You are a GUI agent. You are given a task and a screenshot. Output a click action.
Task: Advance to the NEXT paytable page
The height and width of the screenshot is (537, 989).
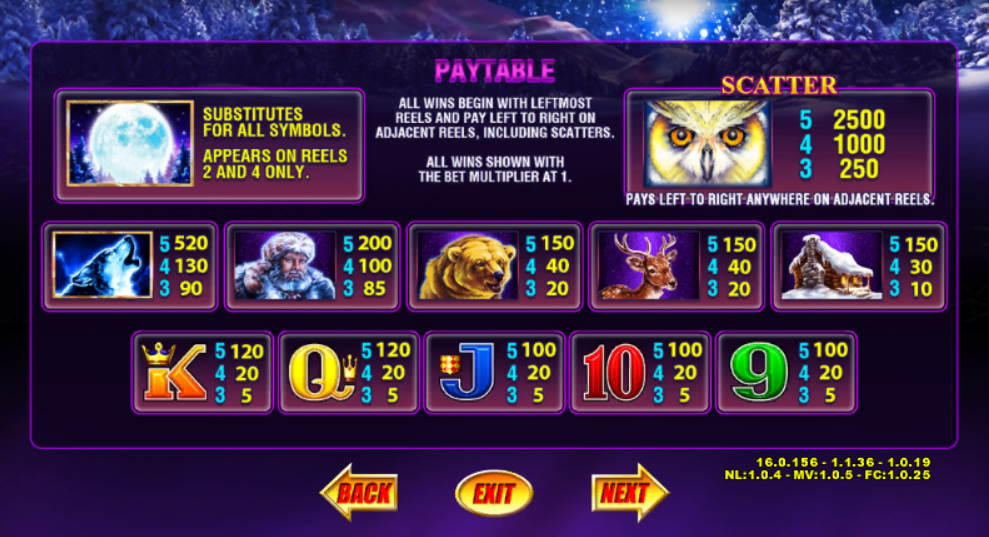click(628, 492)
